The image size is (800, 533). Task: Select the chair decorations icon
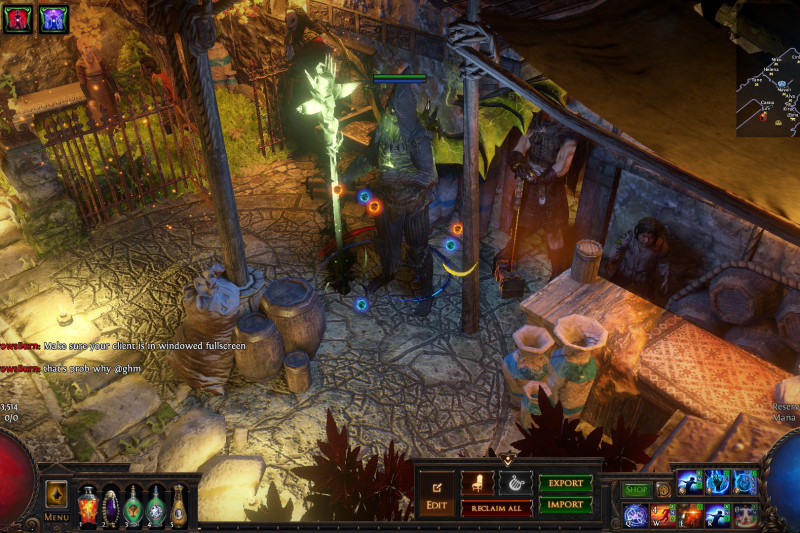click(477, 483)
